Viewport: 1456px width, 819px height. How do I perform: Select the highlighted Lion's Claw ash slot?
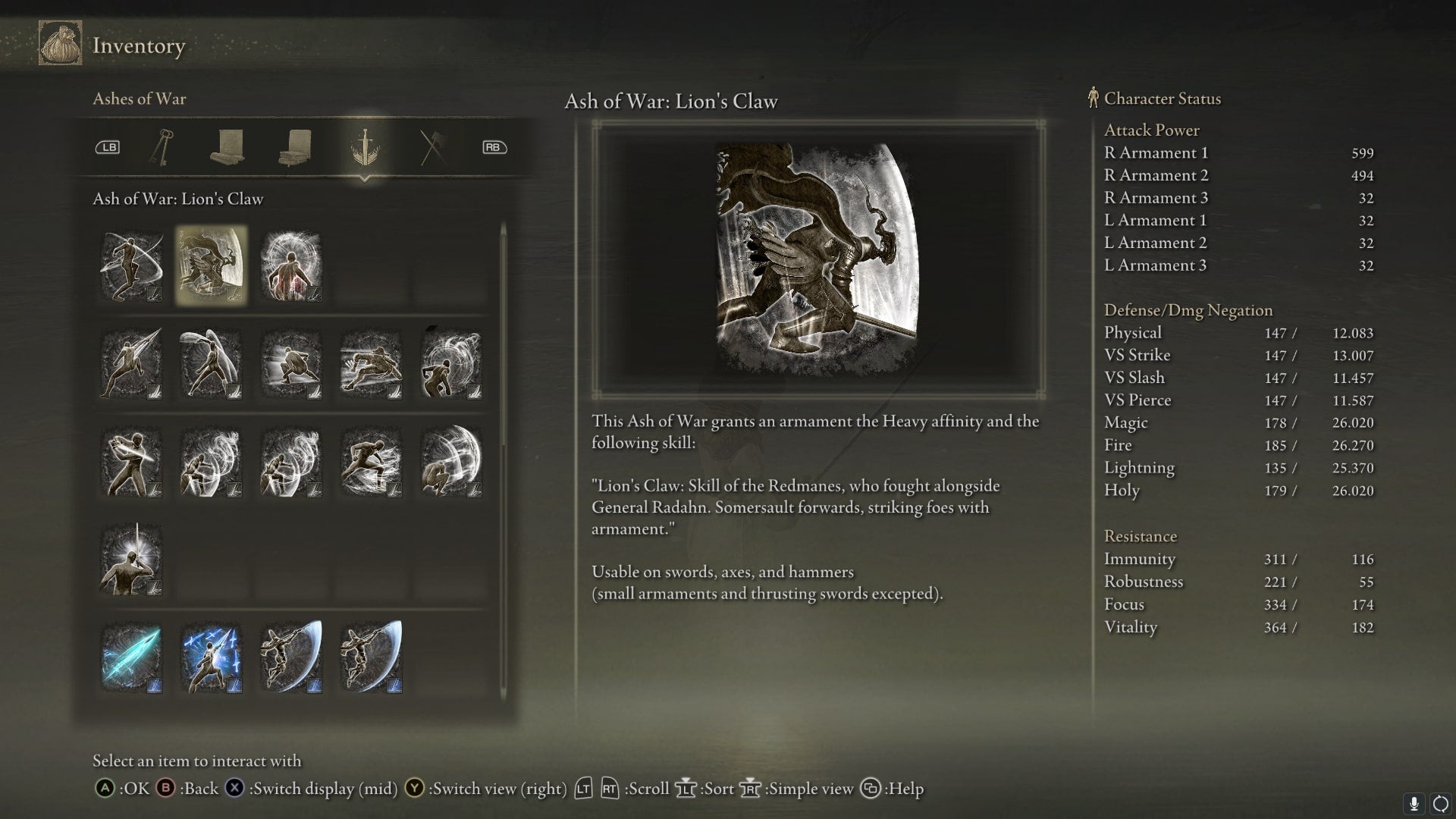(211, 265)
